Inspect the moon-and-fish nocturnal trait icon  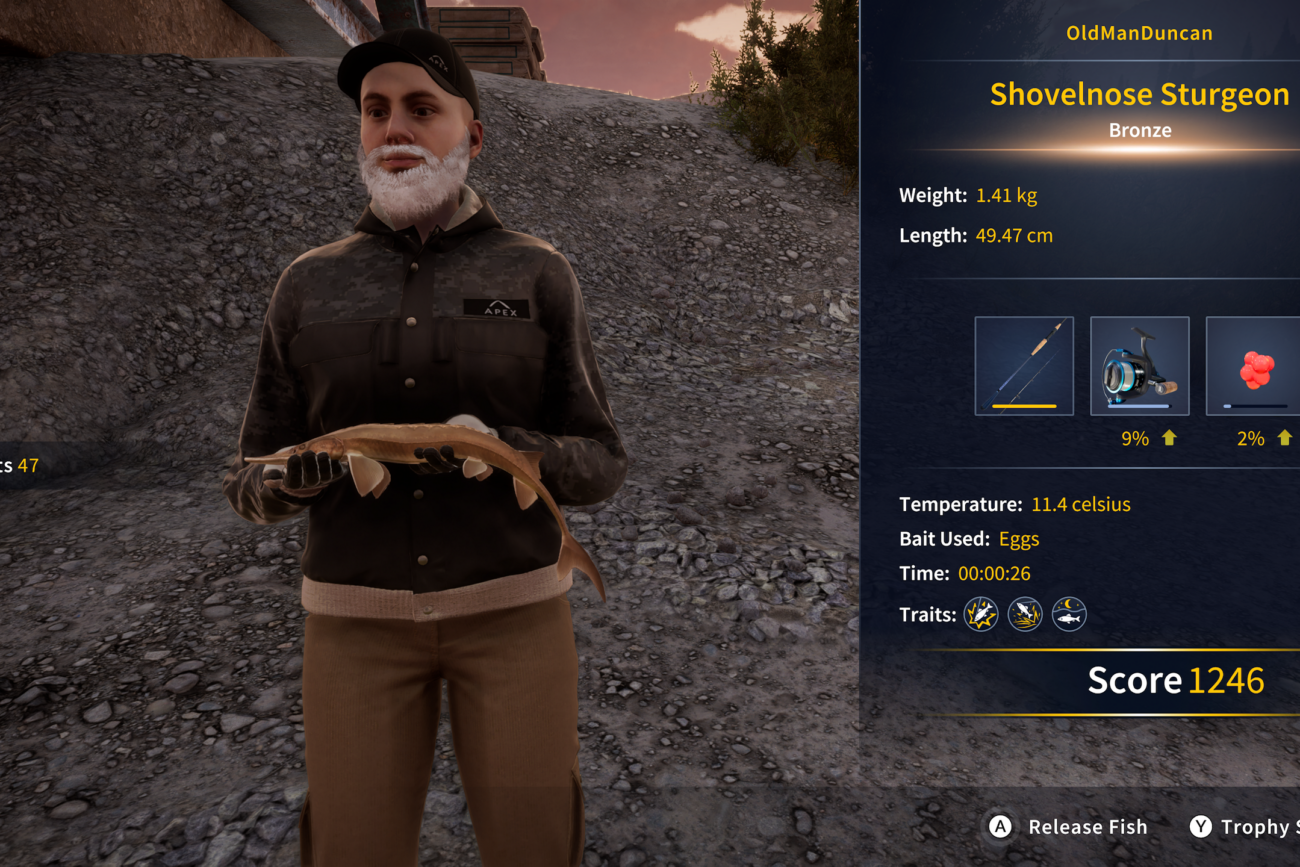click(1069, 614)
